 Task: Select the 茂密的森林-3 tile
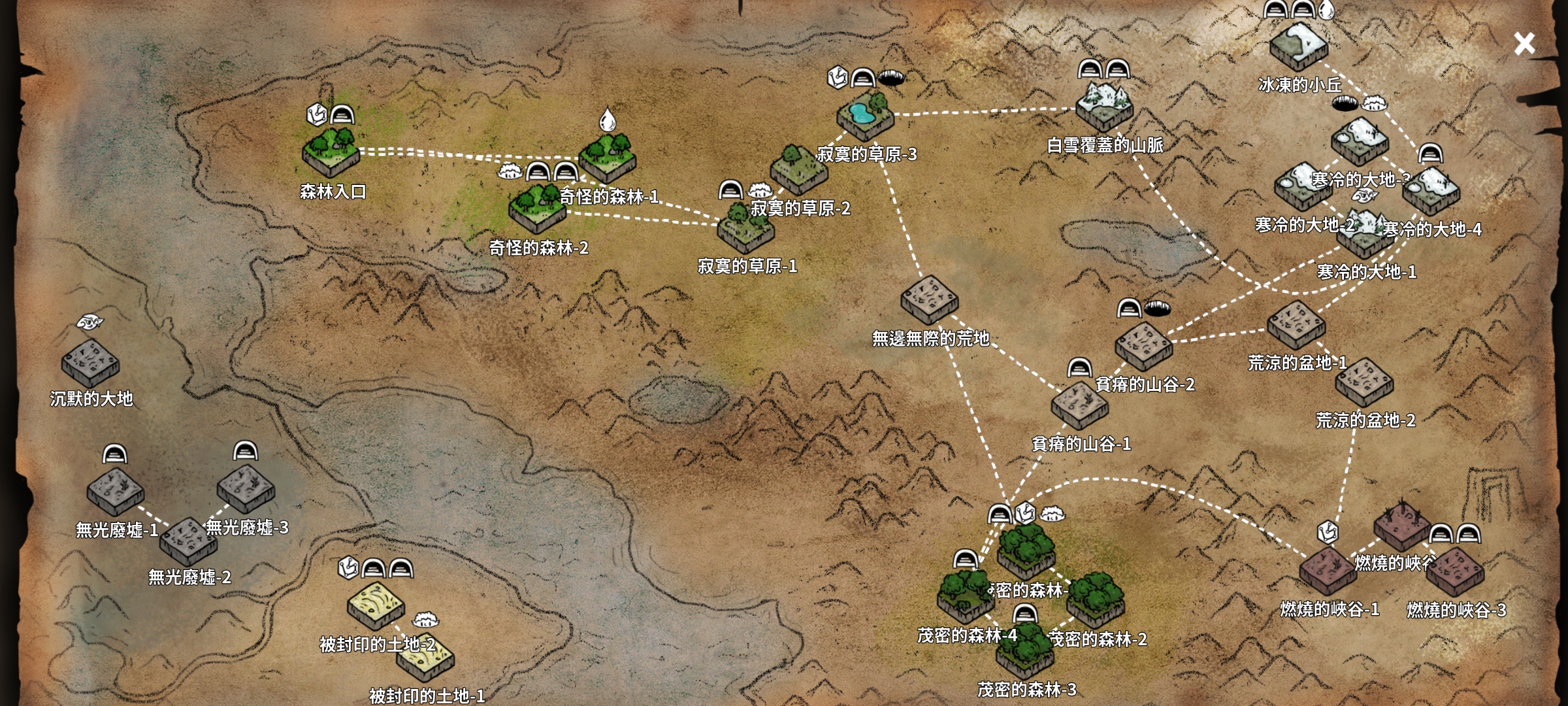coord(1025,650)
